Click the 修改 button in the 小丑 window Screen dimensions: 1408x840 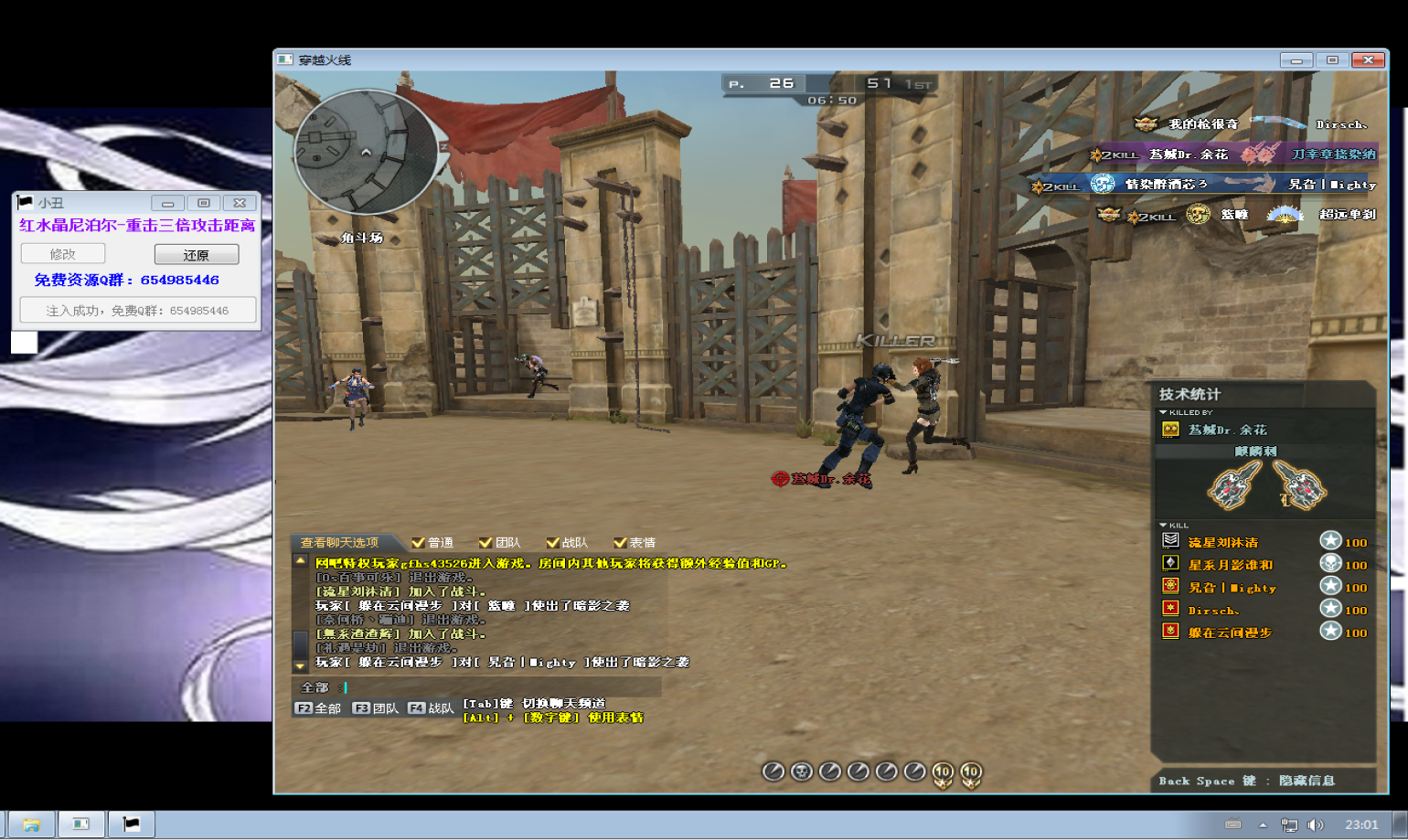[63, 254]
